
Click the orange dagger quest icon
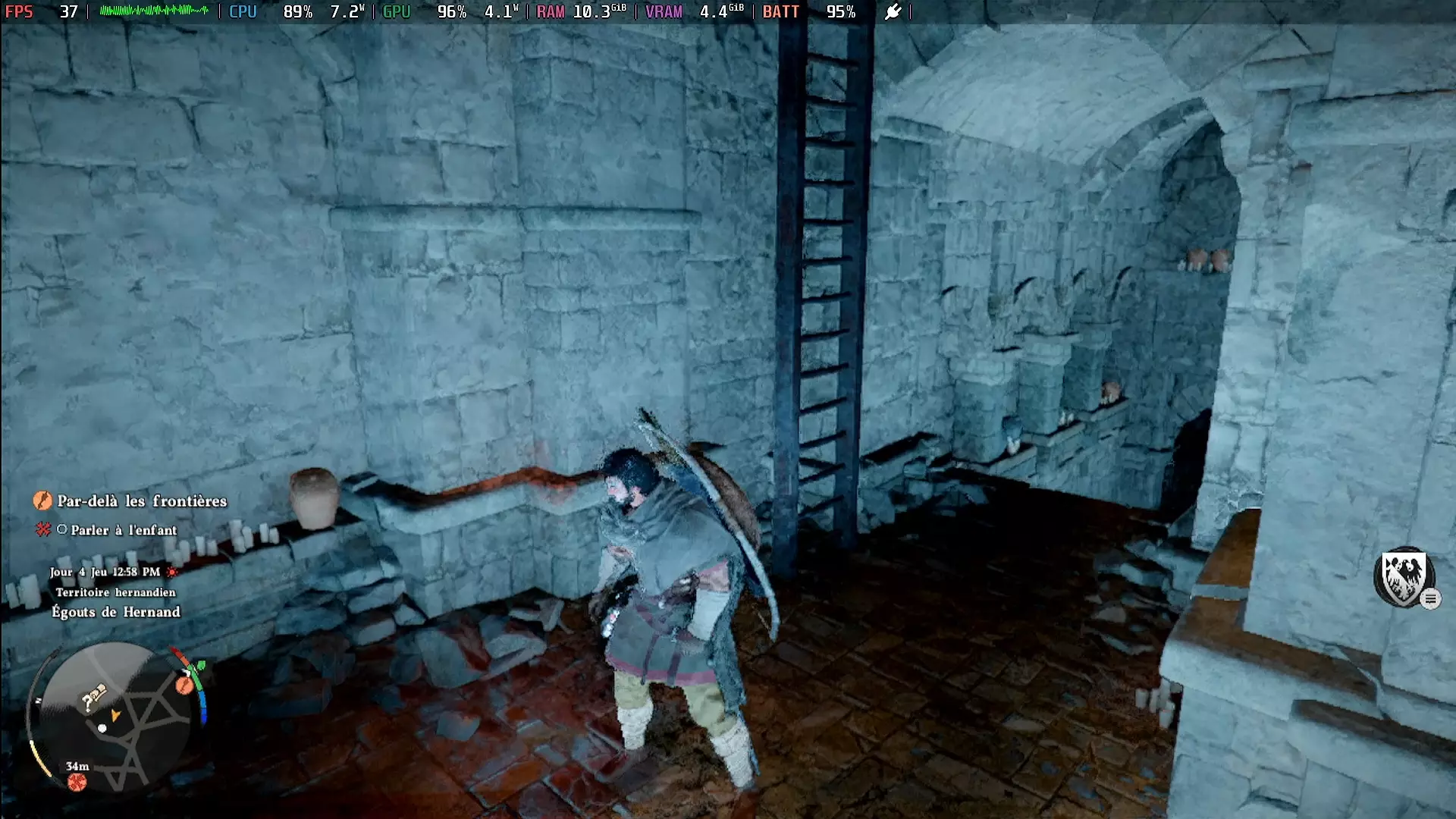pyautogui.click(x=42, y=500)
